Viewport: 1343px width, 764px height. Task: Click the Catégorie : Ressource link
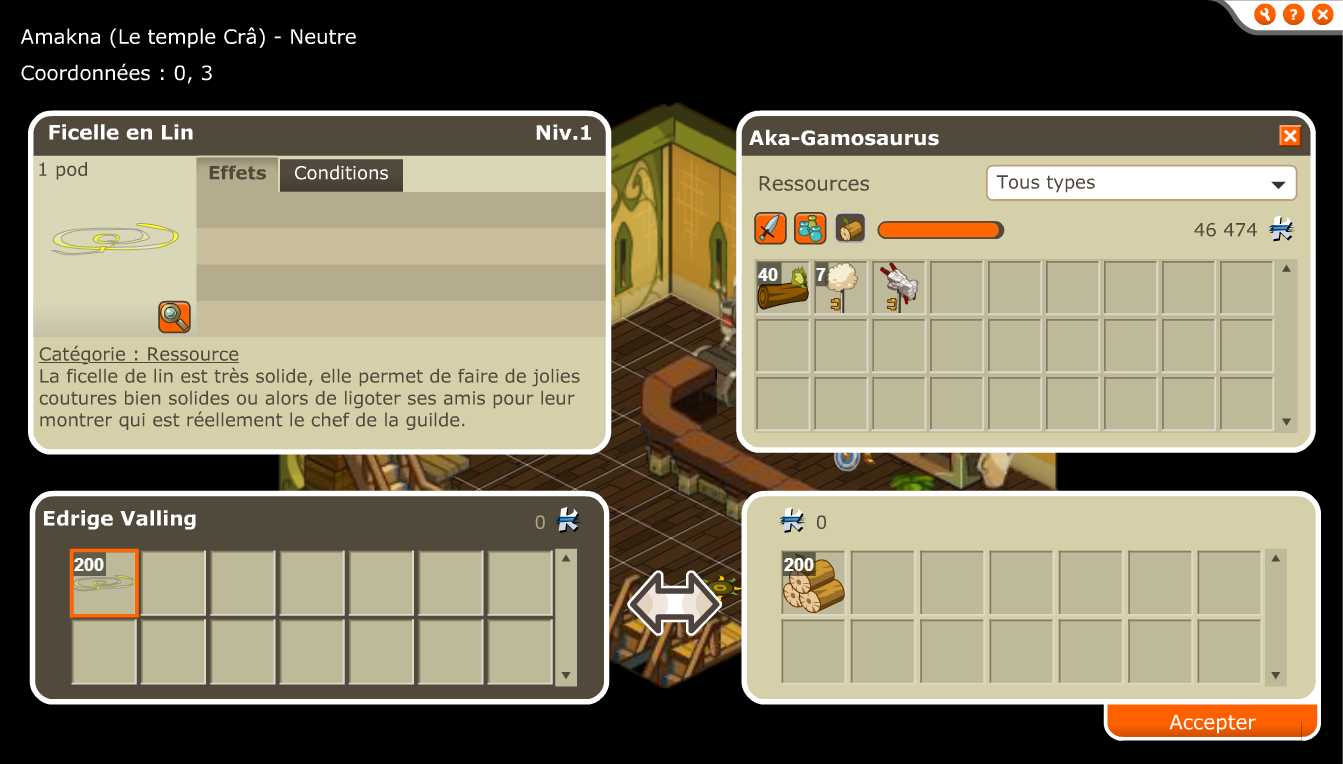(x=139, y=354)
